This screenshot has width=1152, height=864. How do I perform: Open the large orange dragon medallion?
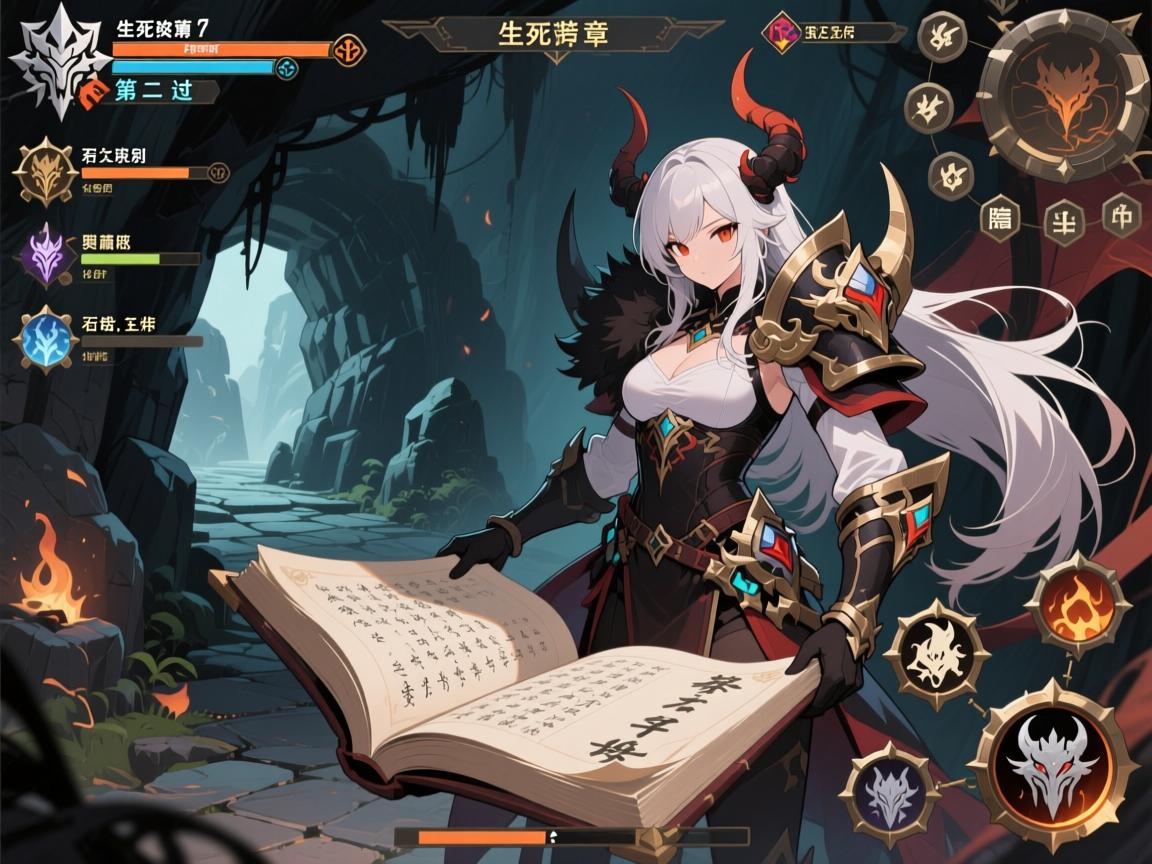[1061, 83]
